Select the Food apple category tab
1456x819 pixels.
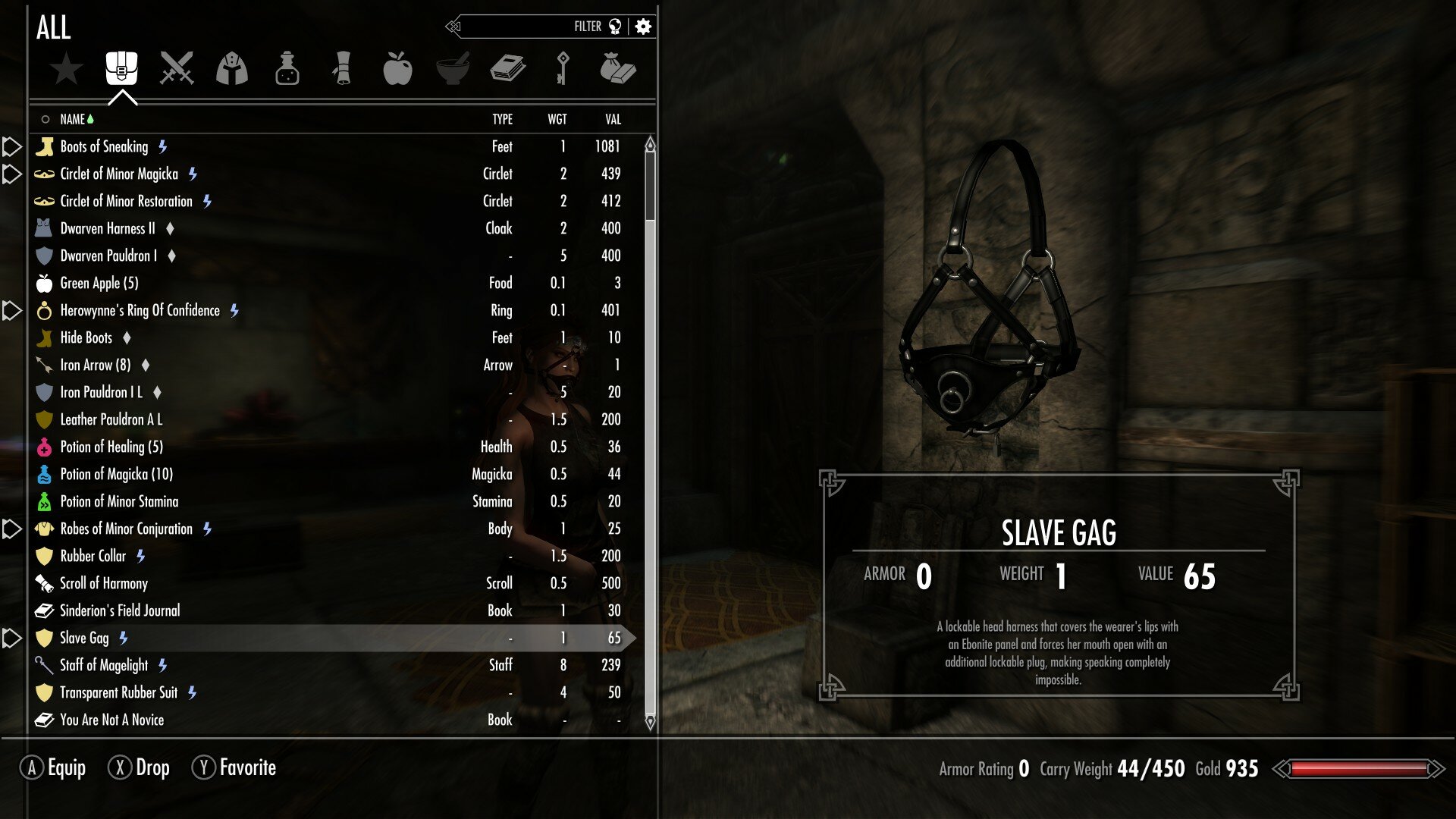click(x=397, y=68)
